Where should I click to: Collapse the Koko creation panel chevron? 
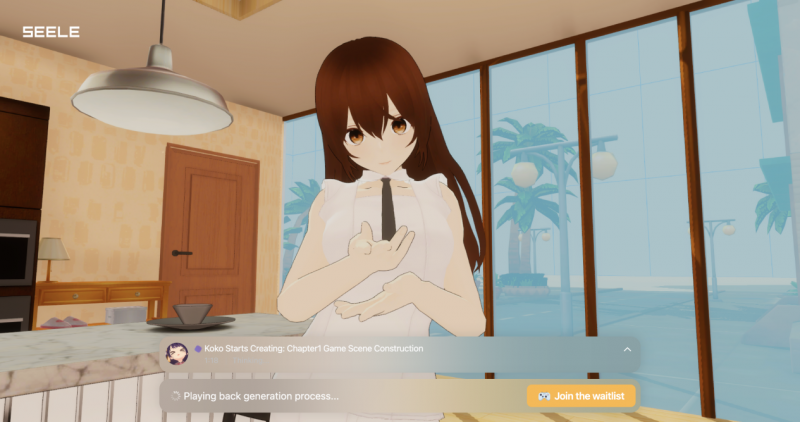pos(627,349)
